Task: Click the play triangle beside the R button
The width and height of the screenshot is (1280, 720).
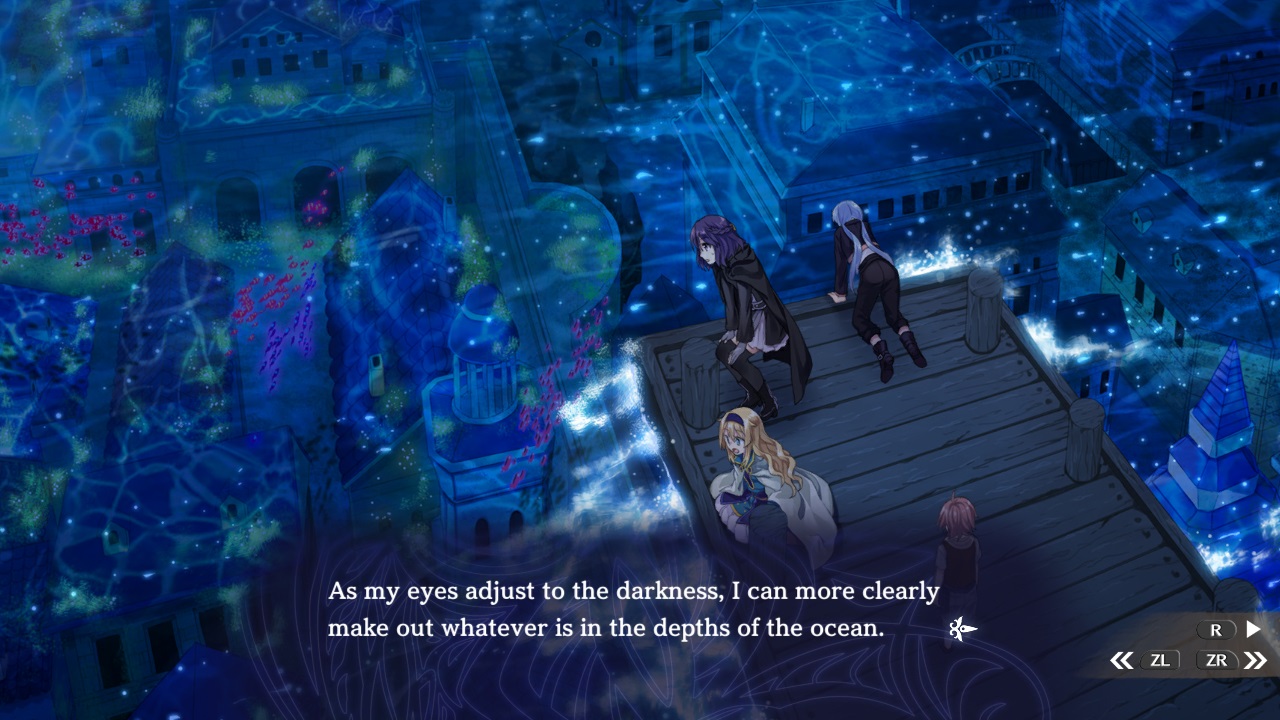Action: tap(1251, 629)
